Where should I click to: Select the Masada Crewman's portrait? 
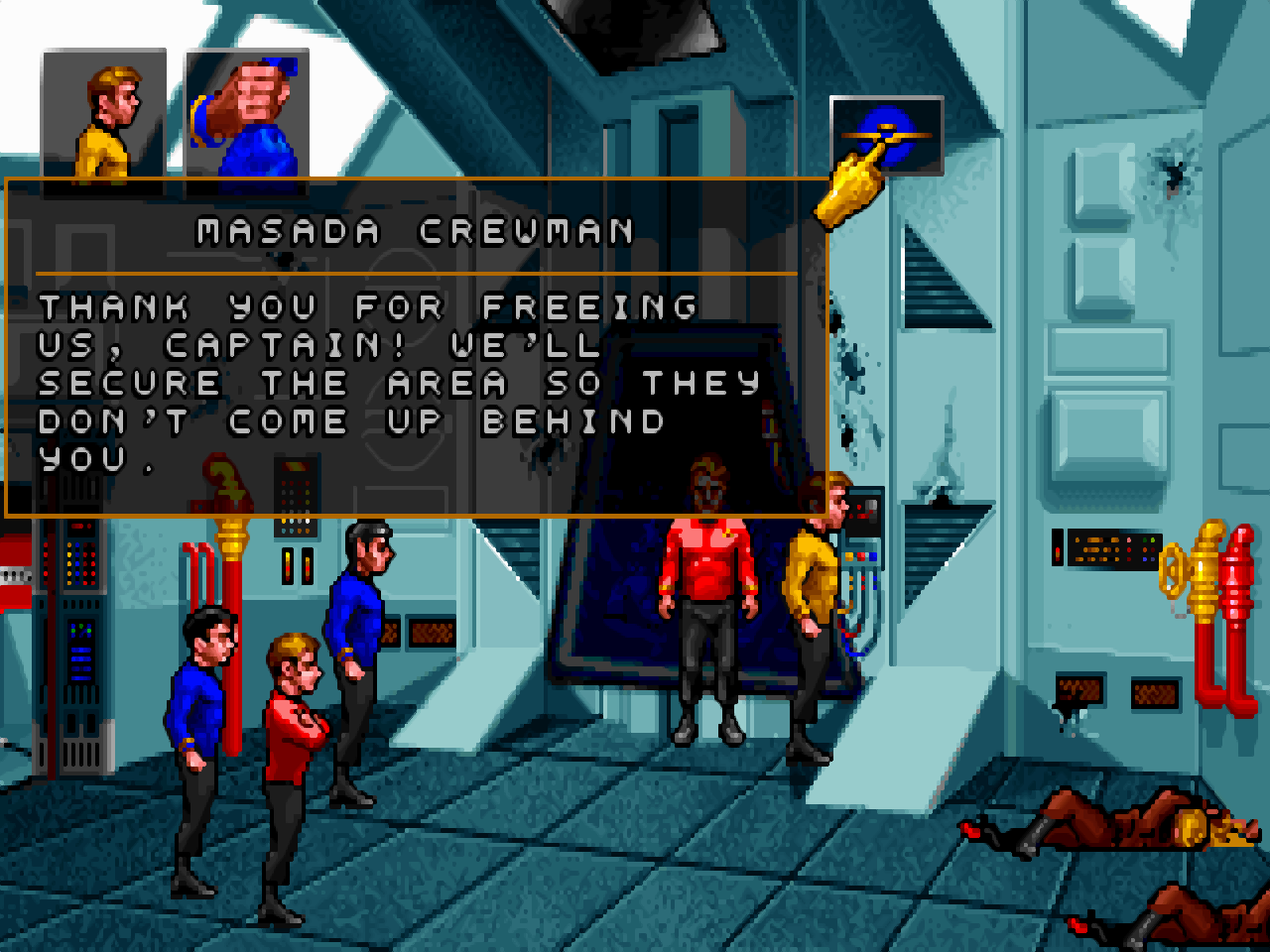[x=241, y=119]
